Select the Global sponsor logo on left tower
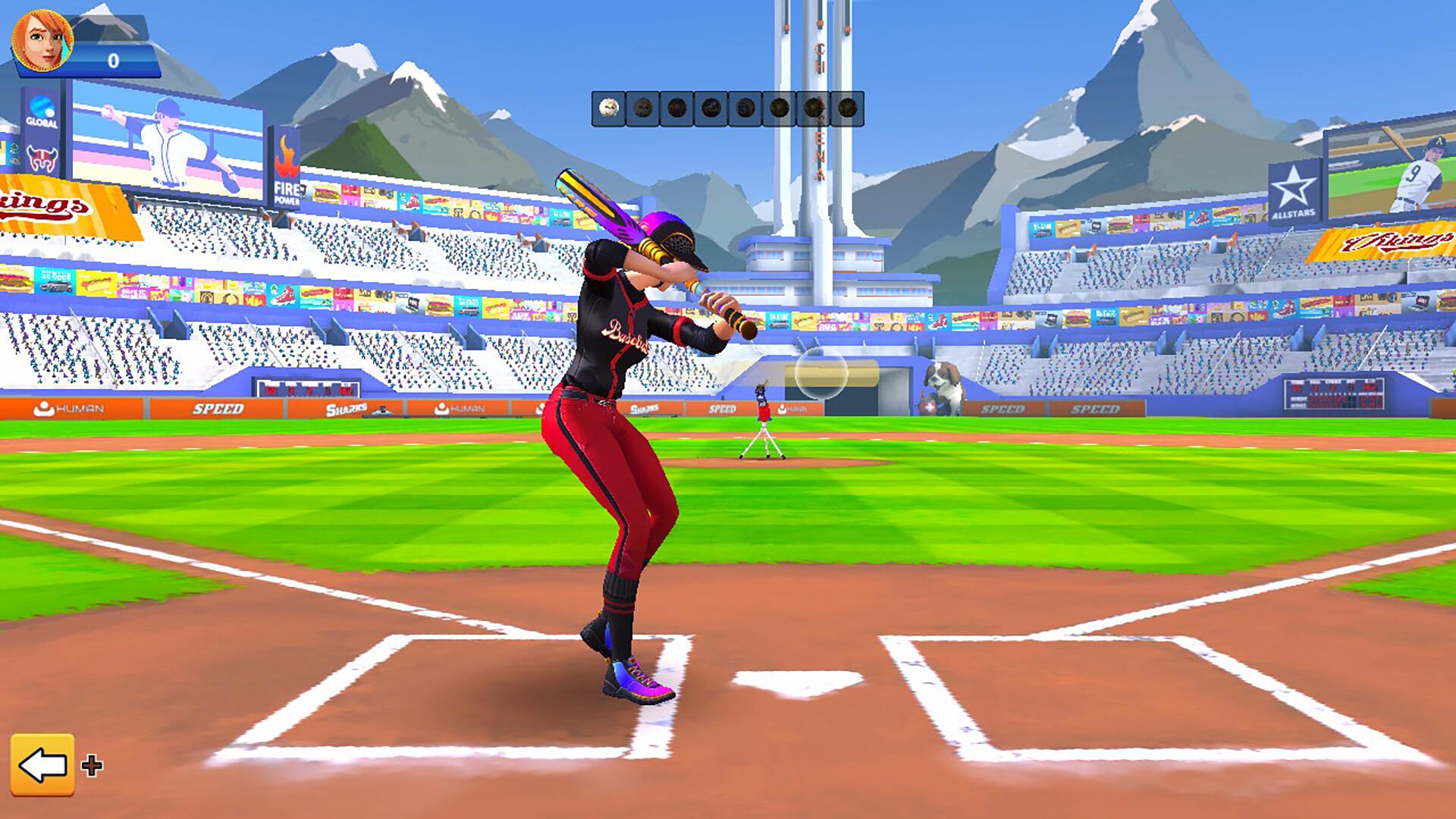The height and width of the screenshot is (819, 1456). [x=43, y=107]
